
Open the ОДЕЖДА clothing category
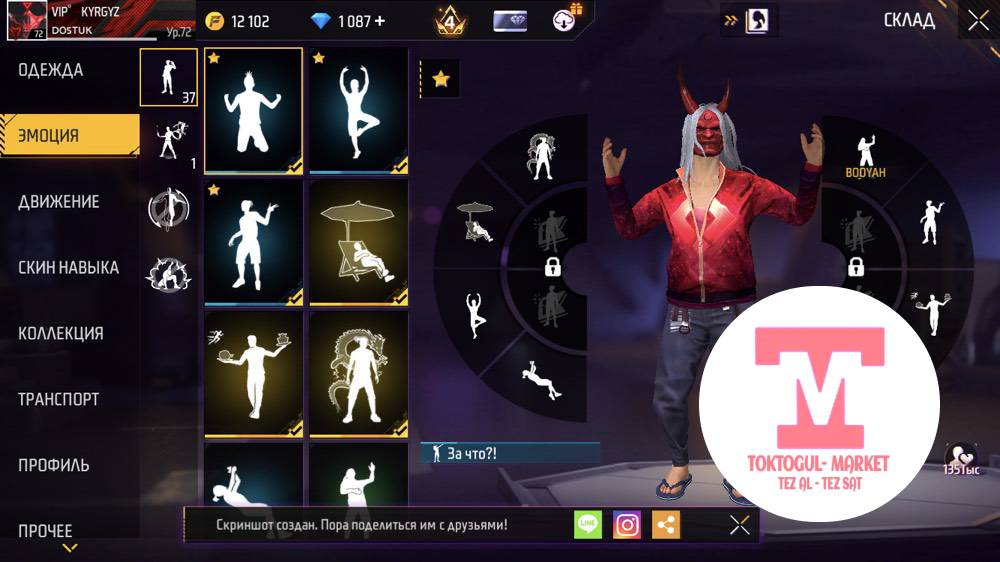51,70
